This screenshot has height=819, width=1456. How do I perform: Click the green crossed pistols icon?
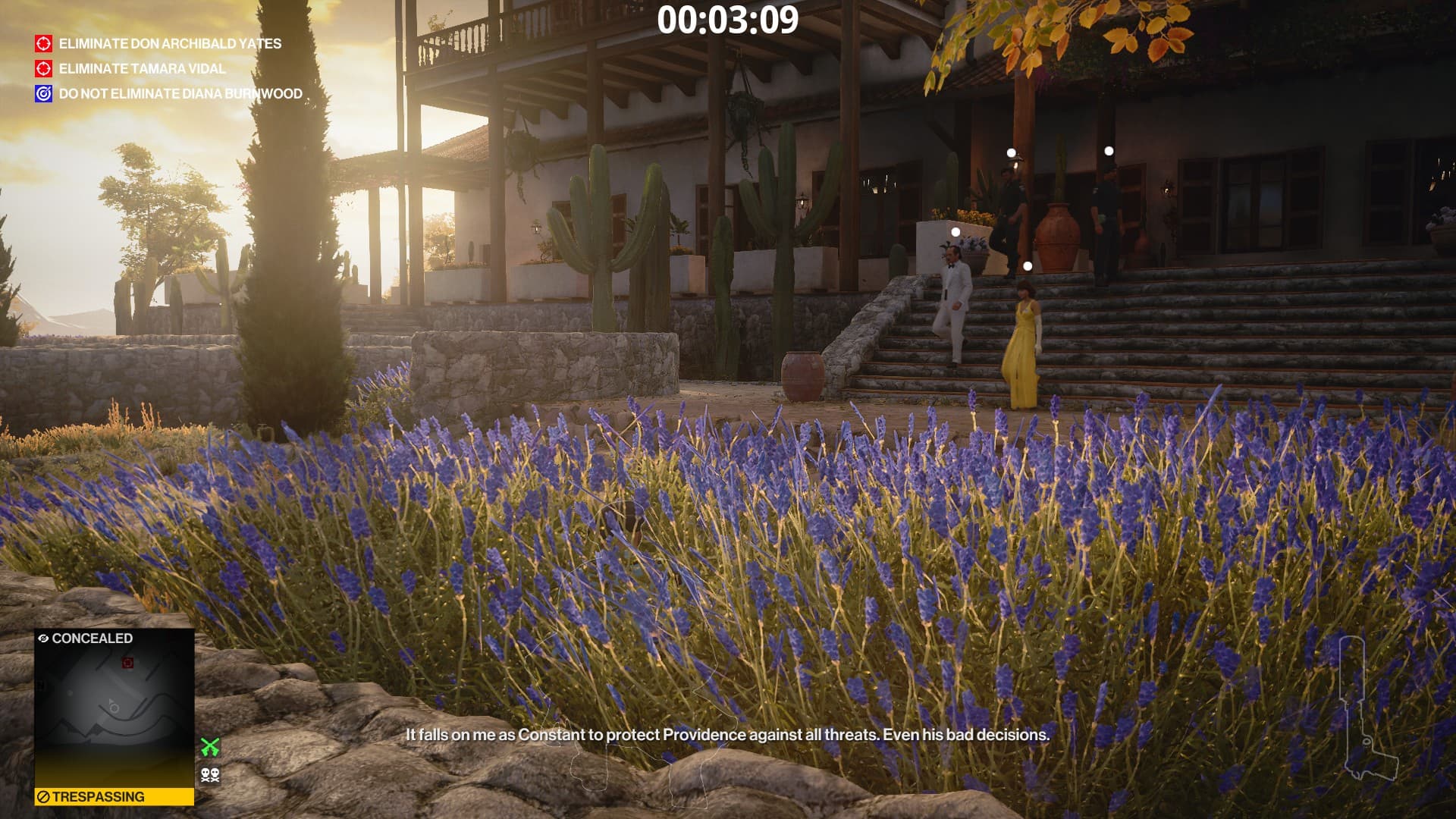click(210, 748)
